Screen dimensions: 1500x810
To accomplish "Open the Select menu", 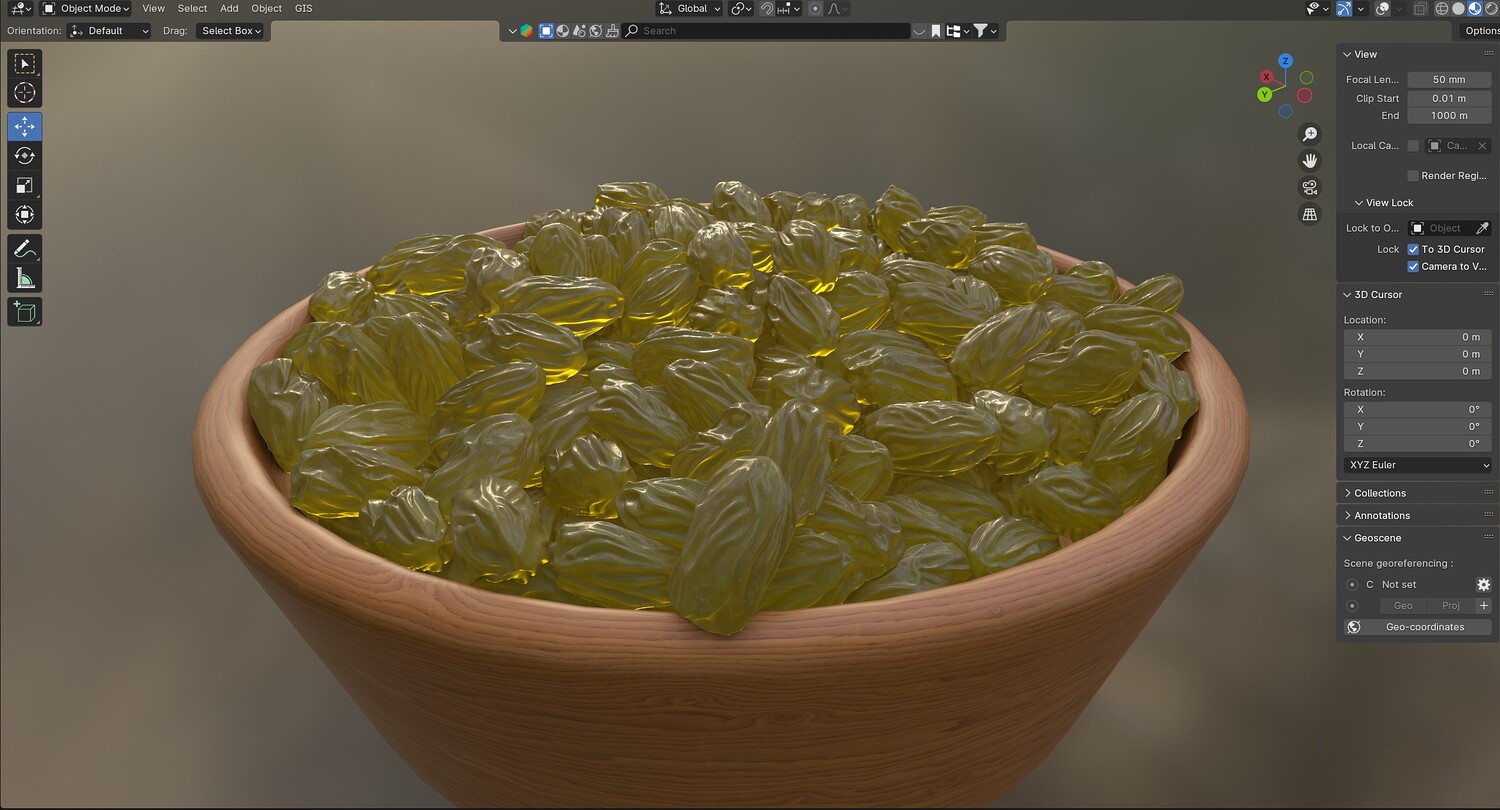I will click(x=192, y=8).
